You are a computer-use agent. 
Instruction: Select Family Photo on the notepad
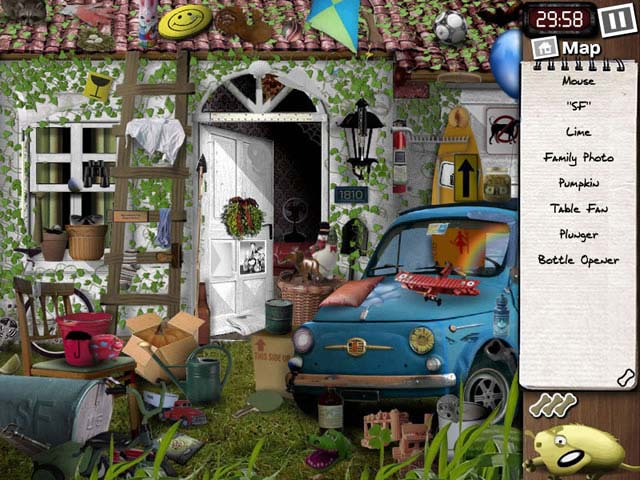[x=578, y=158]
